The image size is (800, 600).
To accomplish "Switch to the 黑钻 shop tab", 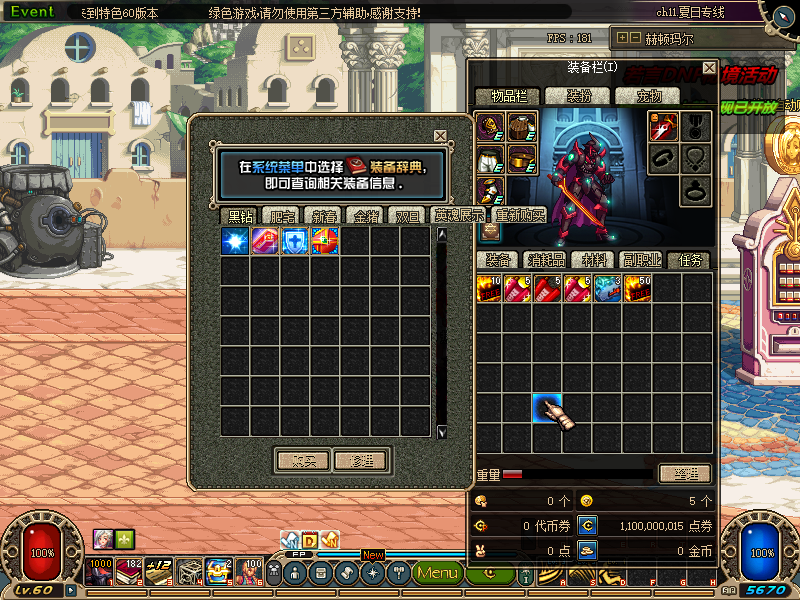I will (240, 216).
